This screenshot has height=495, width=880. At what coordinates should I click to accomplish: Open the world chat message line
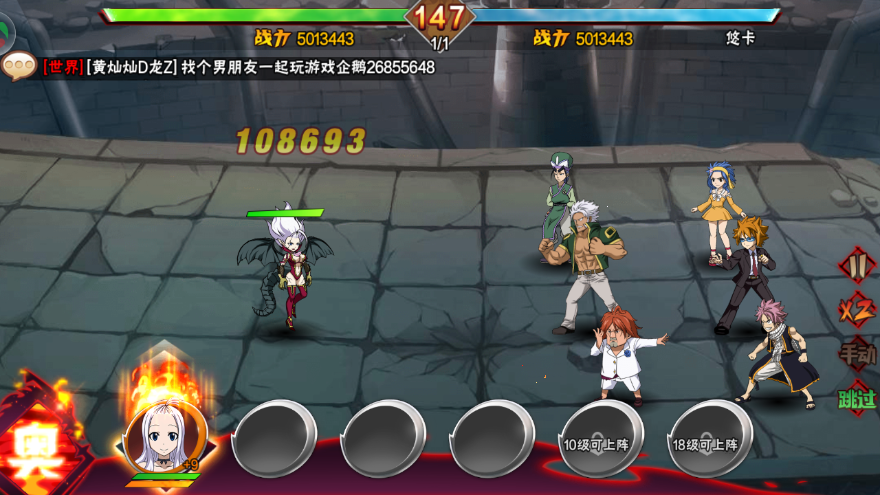[238, 67]
